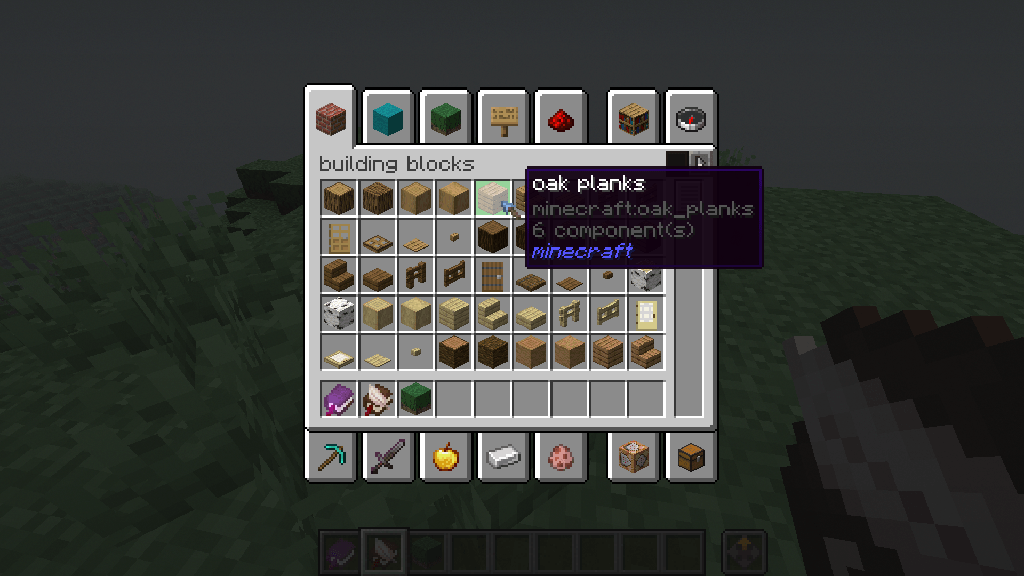1024x576 pixels.
Task: Open the Colored Blocks cyan block tab
Action: pyautogui.click(x=387, y=120)
